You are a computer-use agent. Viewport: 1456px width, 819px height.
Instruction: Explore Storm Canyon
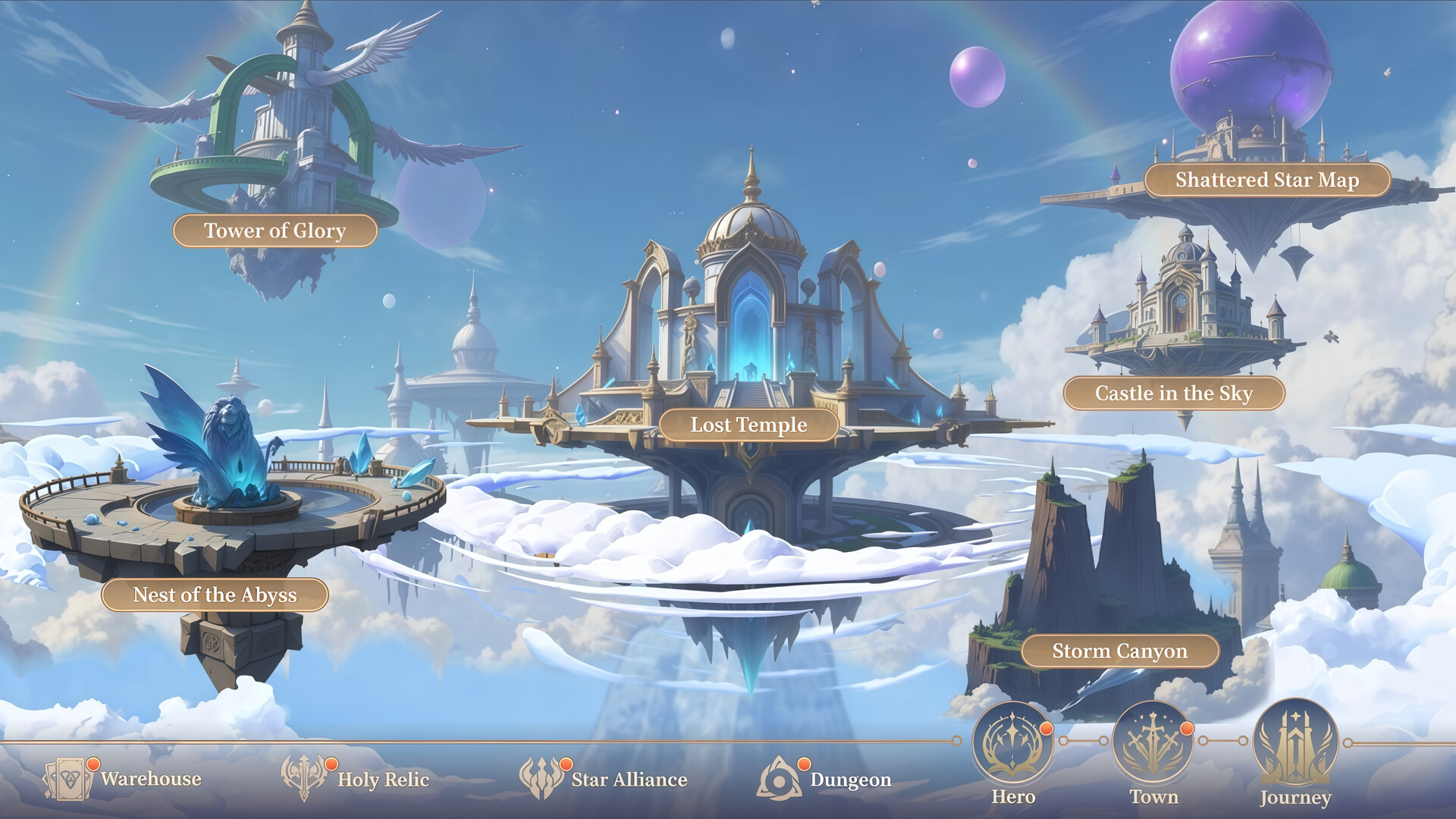(x=1120, y=651)
